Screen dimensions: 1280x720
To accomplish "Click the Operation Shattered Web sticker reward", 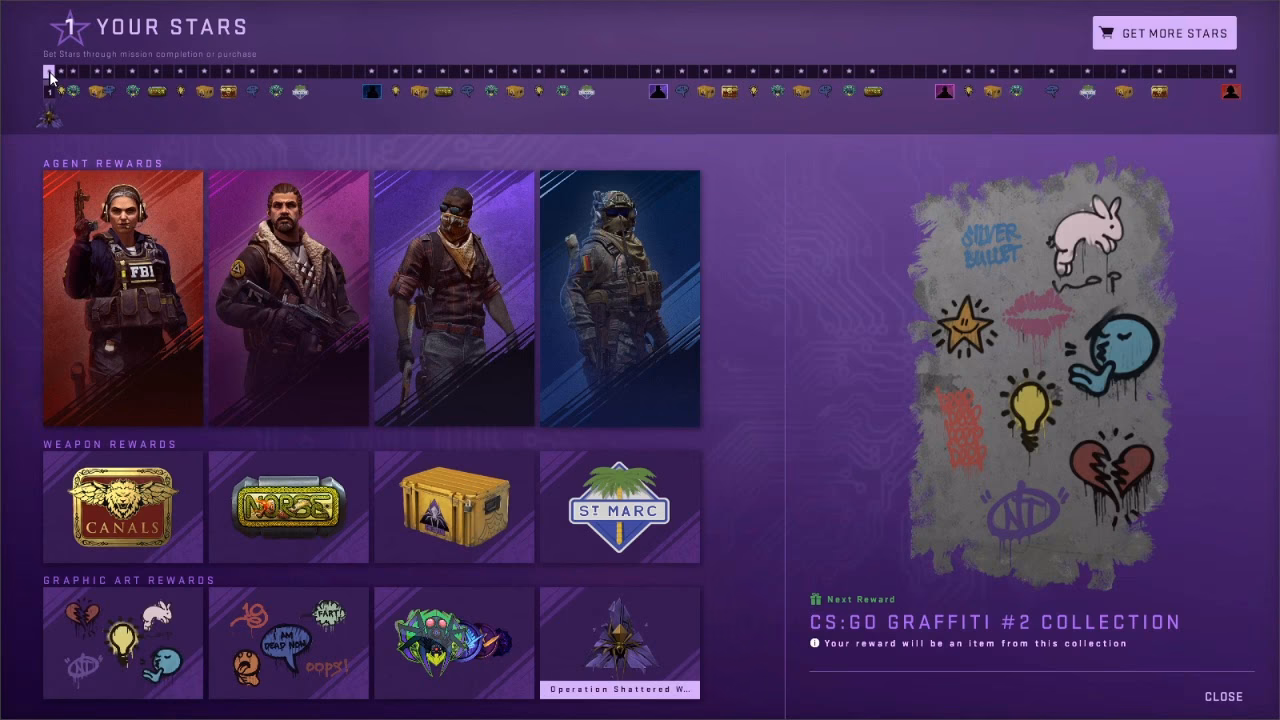I will [x=619, y=643].
